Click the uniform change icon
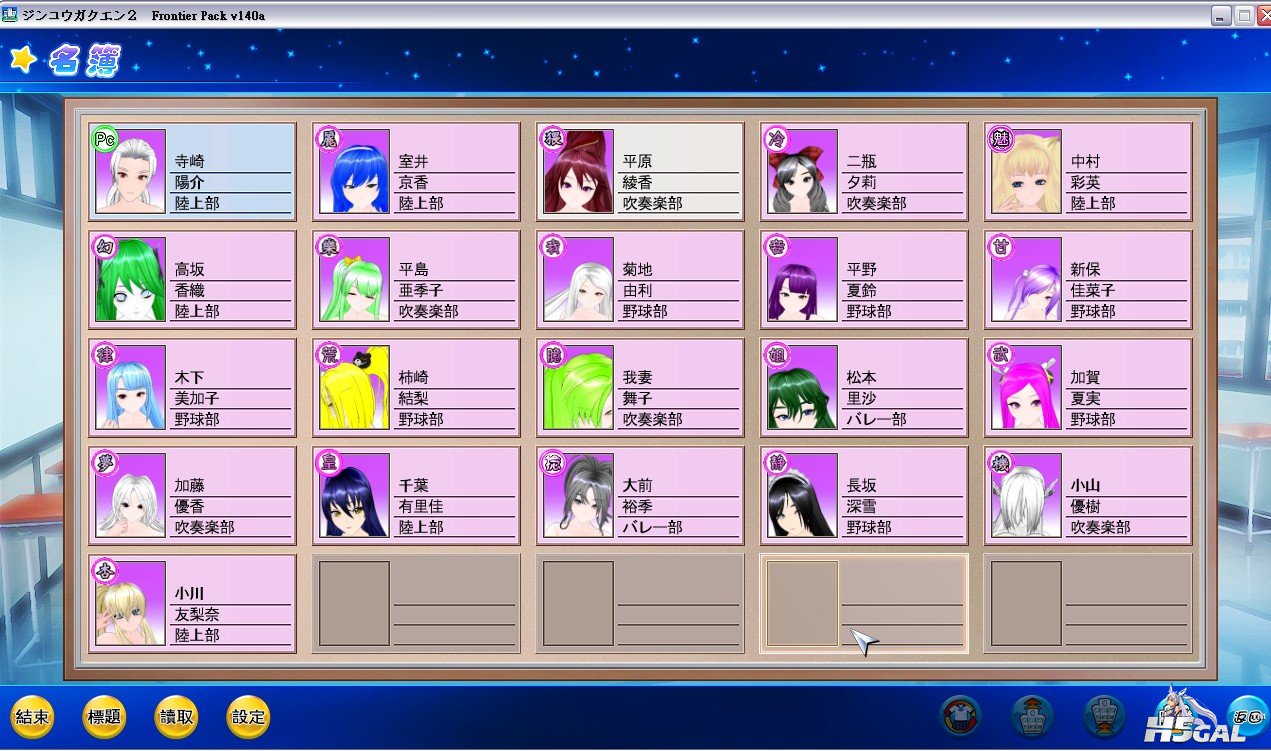 [961, 716]
